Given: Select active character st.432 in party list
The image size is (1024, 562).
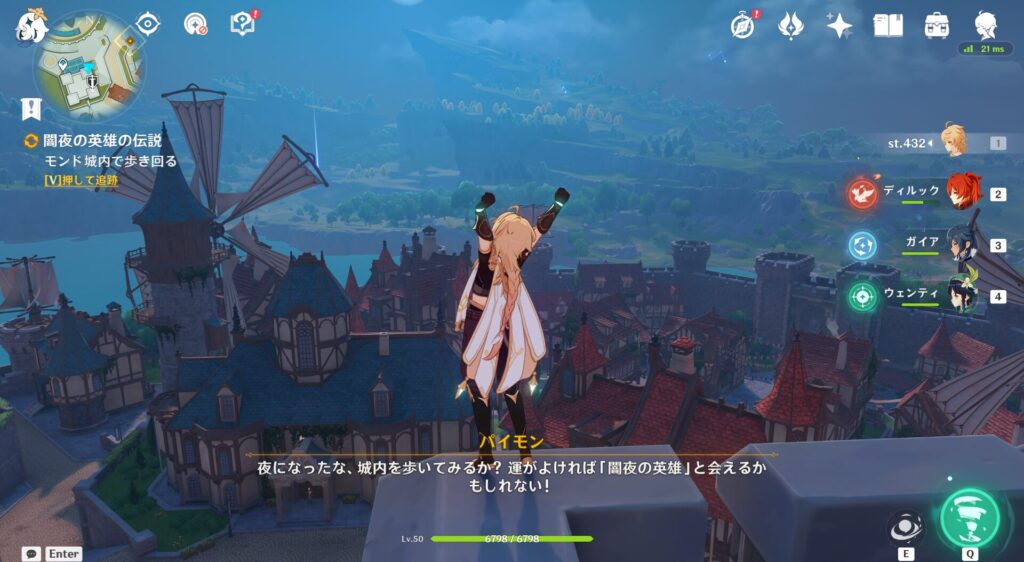Looking at the screenshot, I should click(x=954, y=142).
